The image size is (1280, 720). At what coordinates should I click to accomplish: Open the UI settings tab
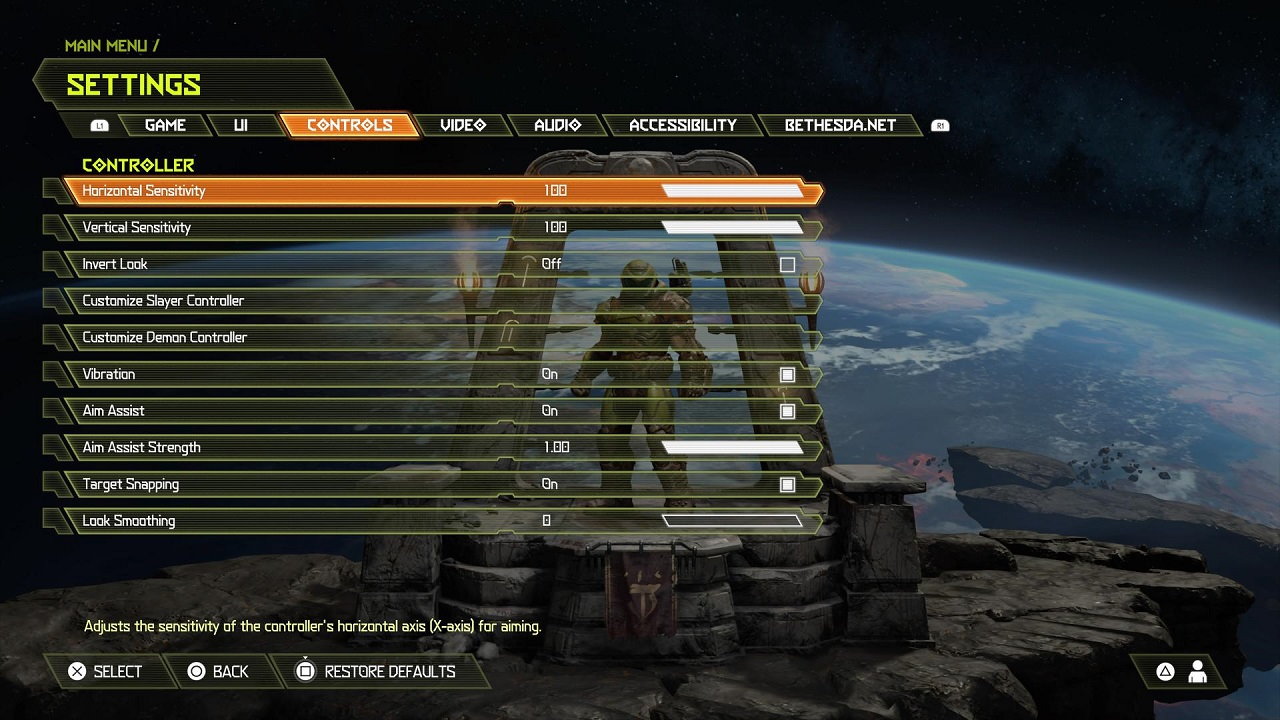[x=241, y=125]
